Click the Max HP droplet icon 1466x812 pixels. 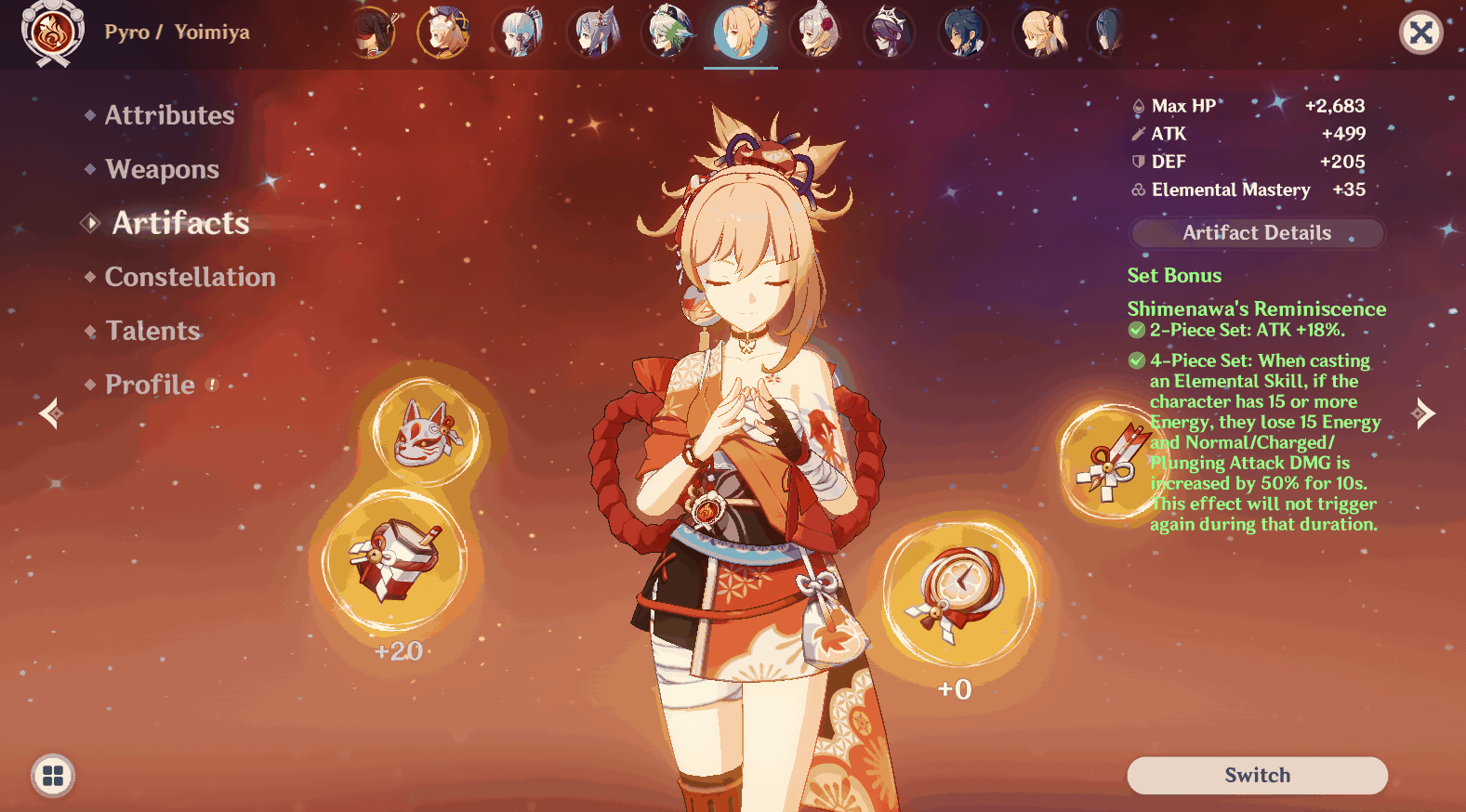(x=1137, y=105)
